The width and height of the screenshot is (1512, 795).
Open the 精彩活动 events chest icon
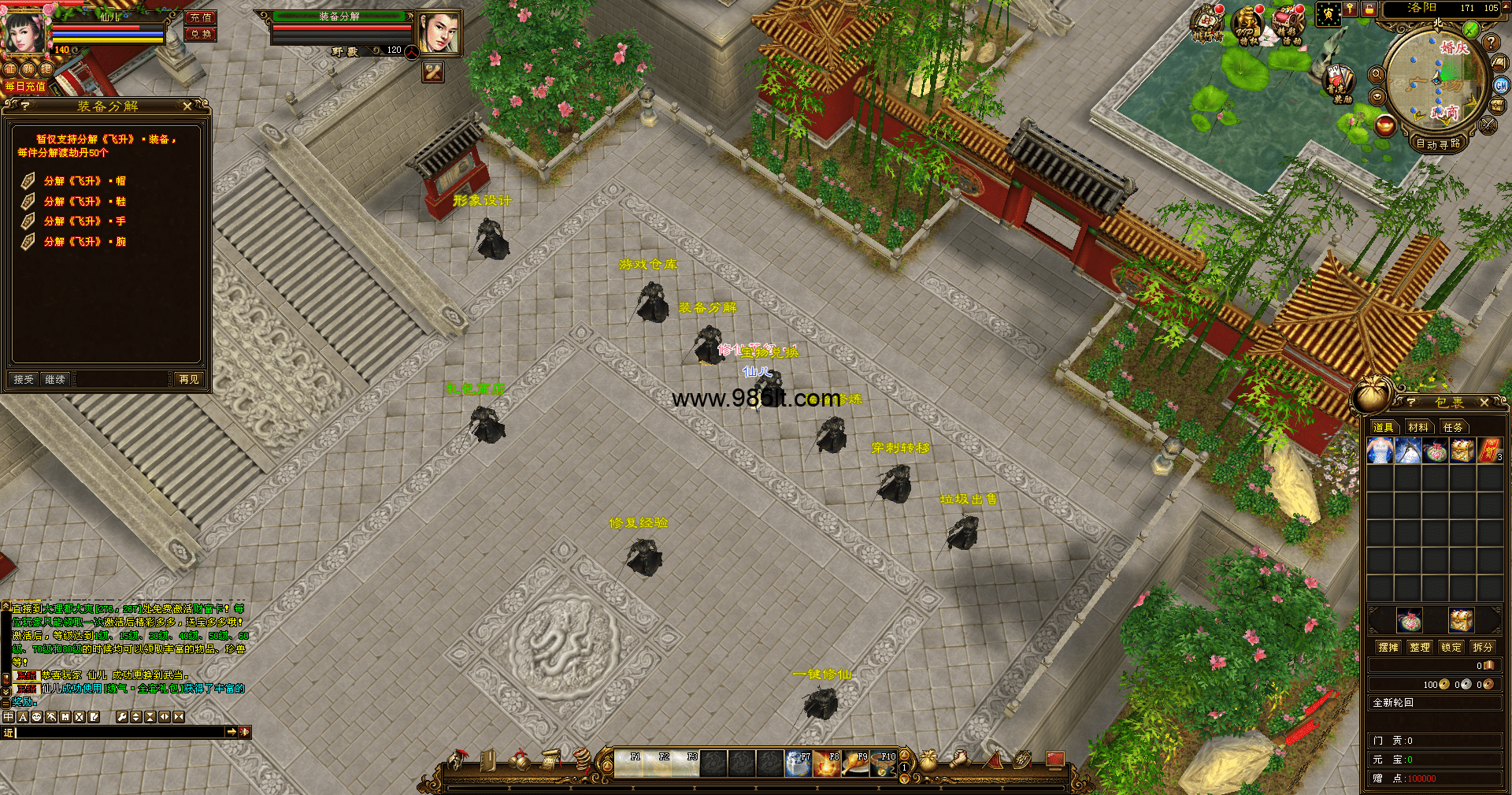coord(1288,25)
